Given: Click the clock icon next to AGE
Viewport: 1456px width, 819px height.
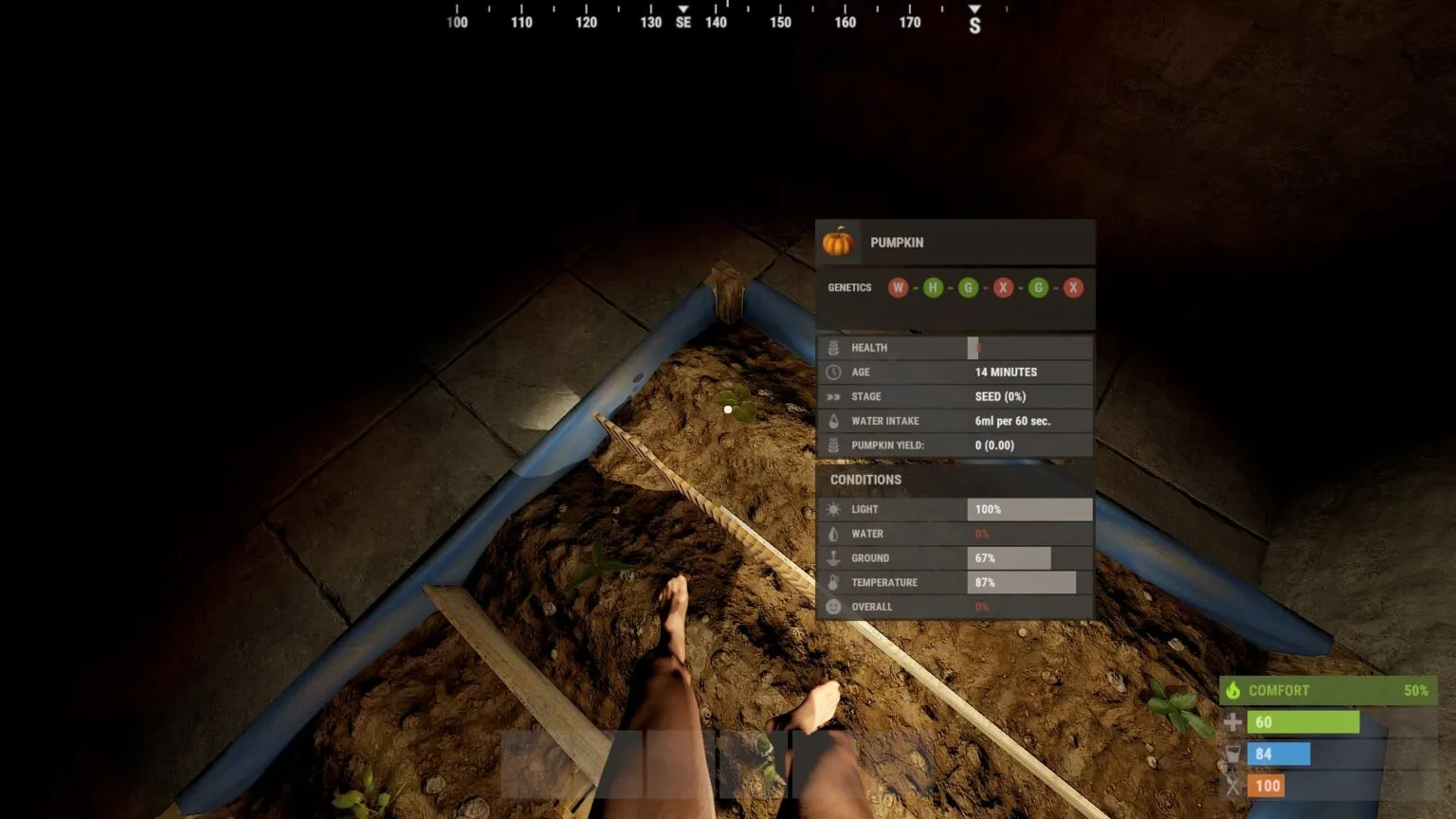Looking at the screenshot, I should coord(833,372).
